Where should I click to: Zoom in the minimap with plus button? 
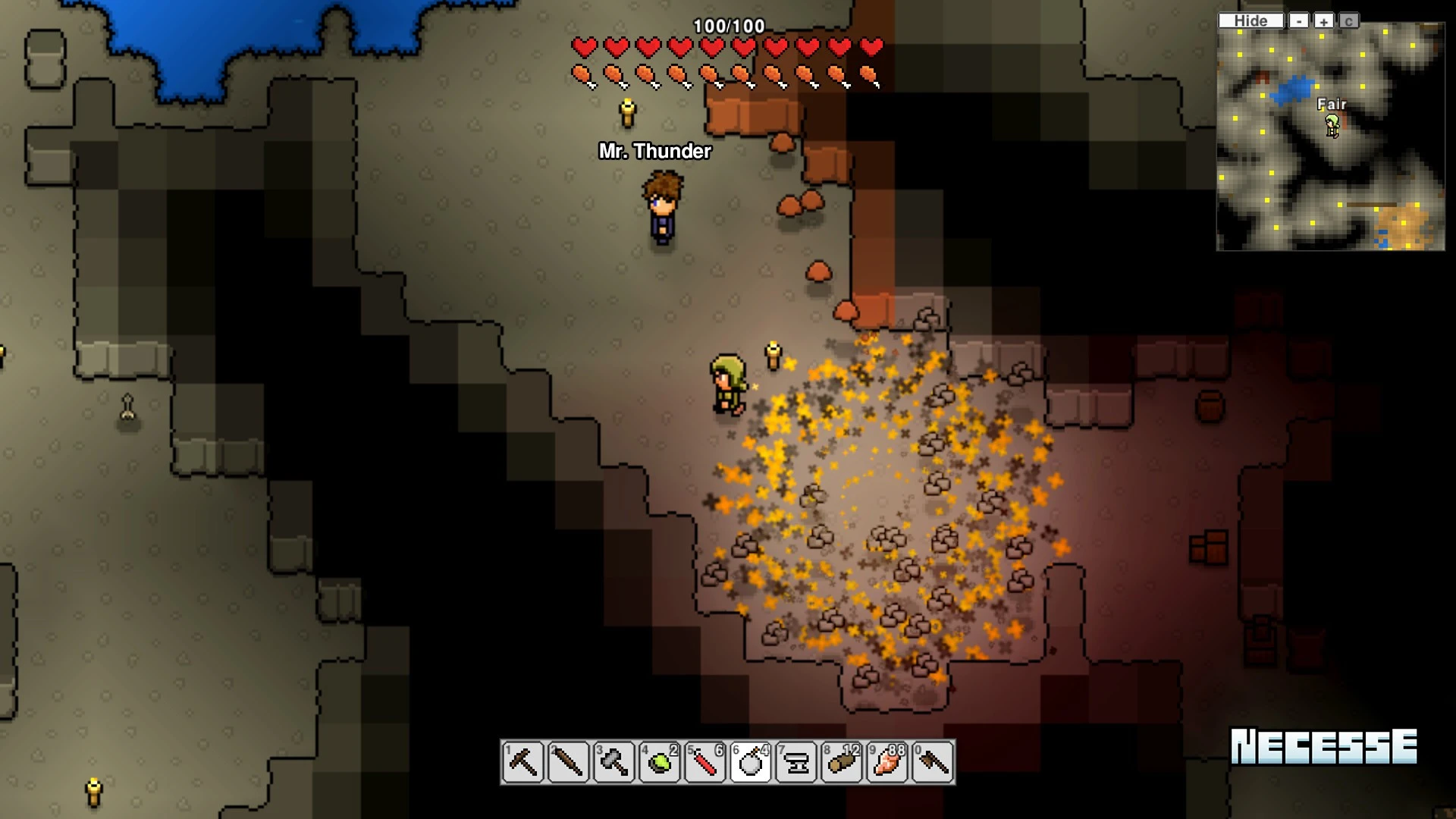(1323, 21)
